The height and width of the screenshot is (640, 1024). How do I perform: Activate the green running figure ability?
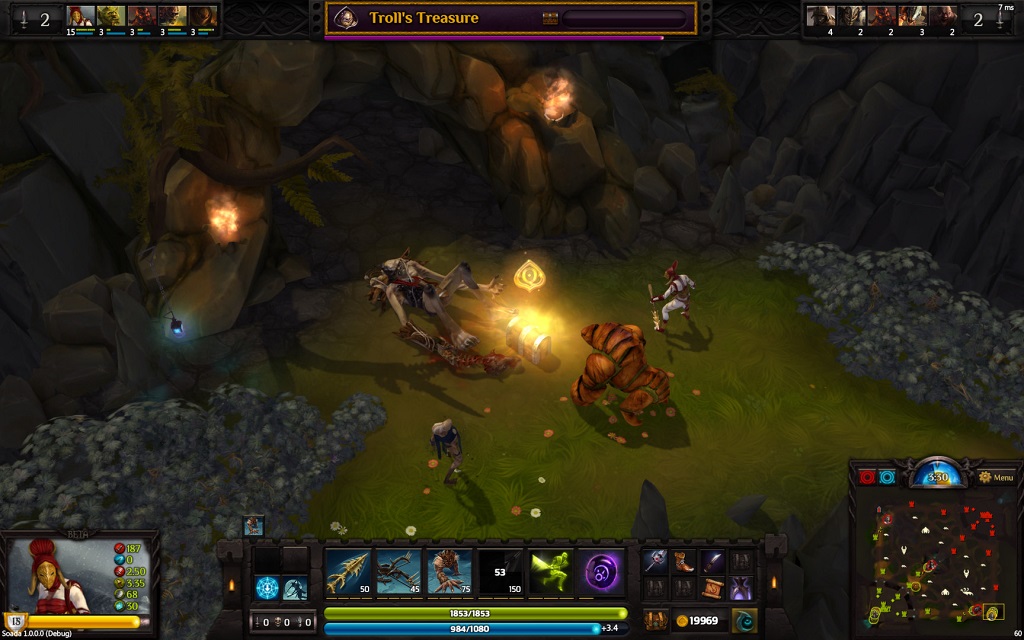[552, 572]
